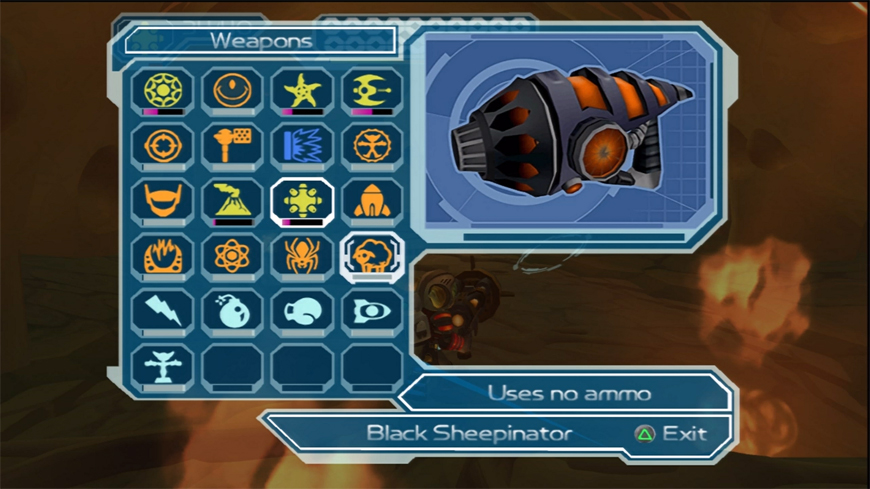Image resolution: width=870 pixels, height=489 pixels.
Task: Select the lightning bolt weapon icon
Action: (x=162, y=312)
